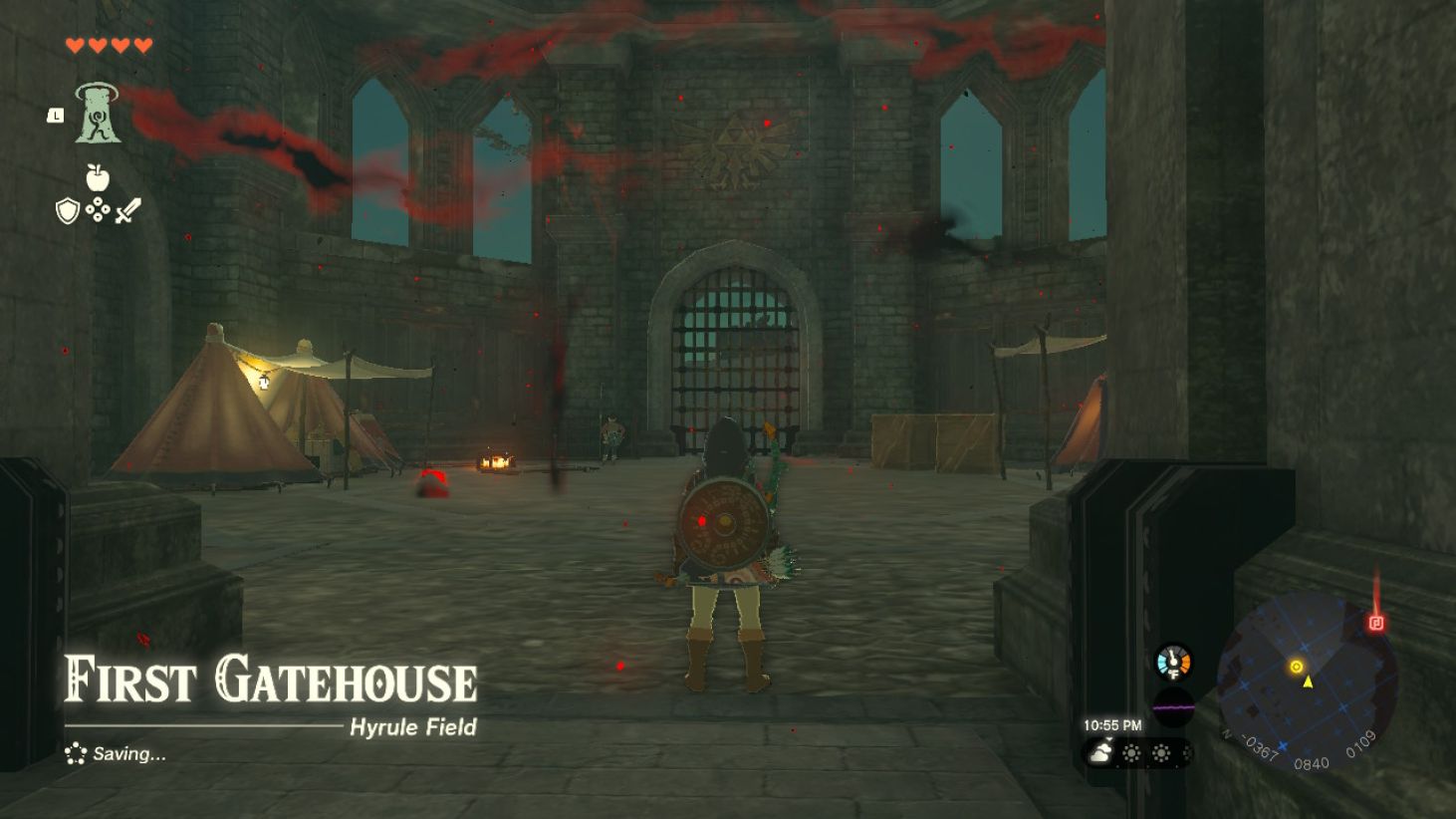1456x819 pixels.
Task: Click the purple noise detection meter
Action: (1173, 707)
